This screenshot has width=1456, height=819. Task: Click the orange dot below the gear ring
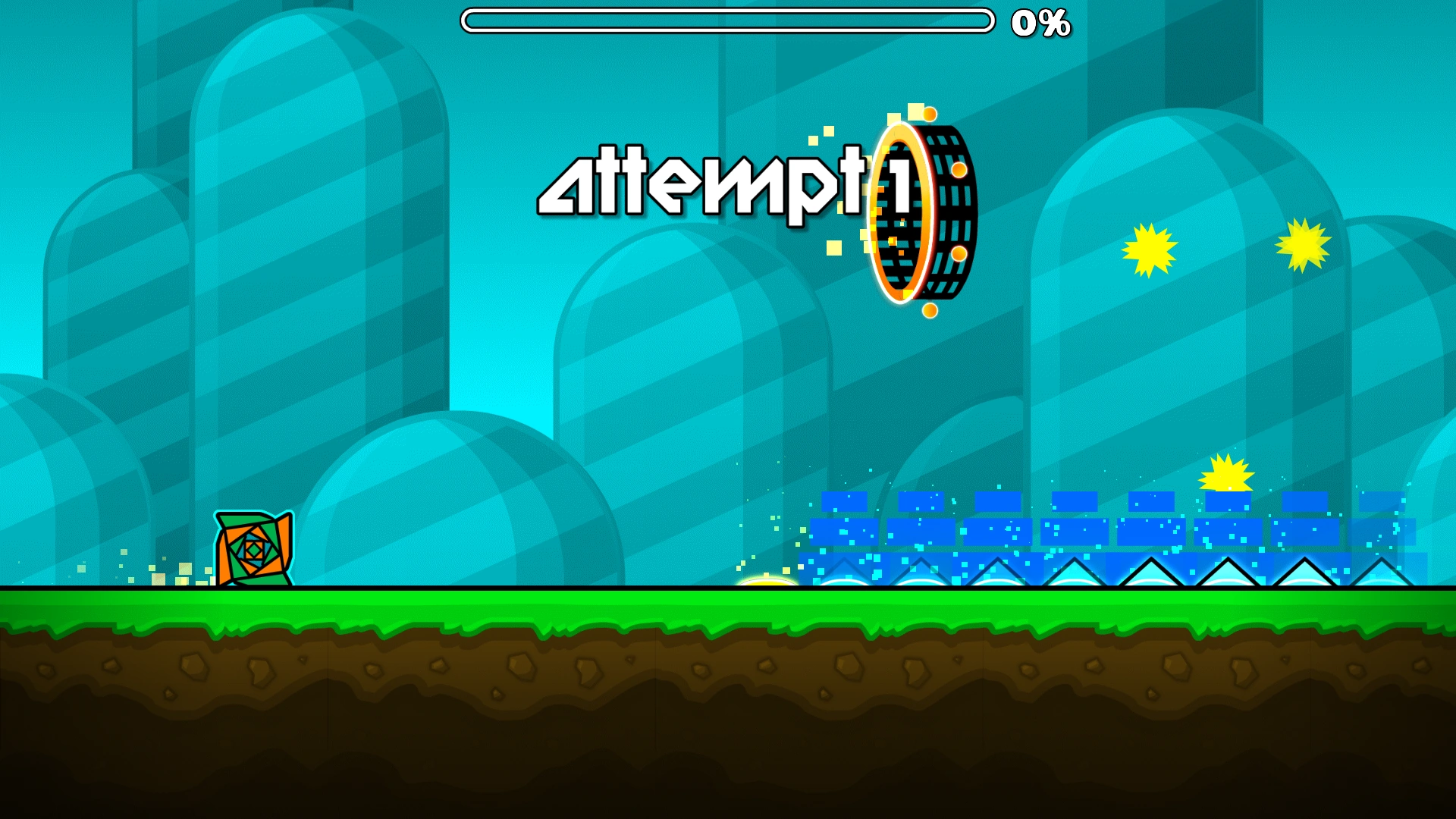click(931, 309)
